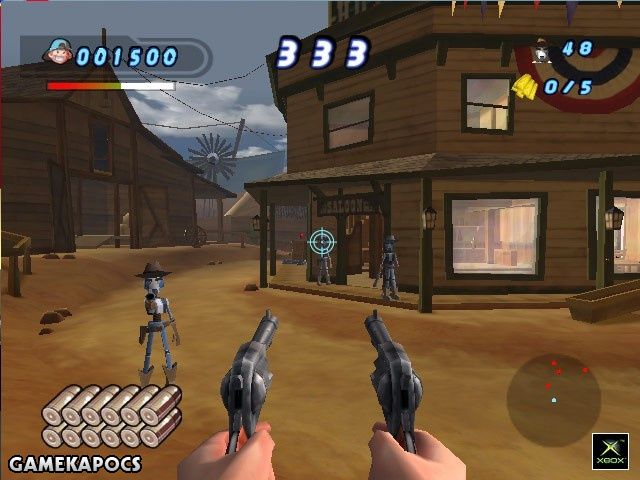Screen dimensions: 640x480
Task: Click the player portrait icon
Action: pos(59,55)
